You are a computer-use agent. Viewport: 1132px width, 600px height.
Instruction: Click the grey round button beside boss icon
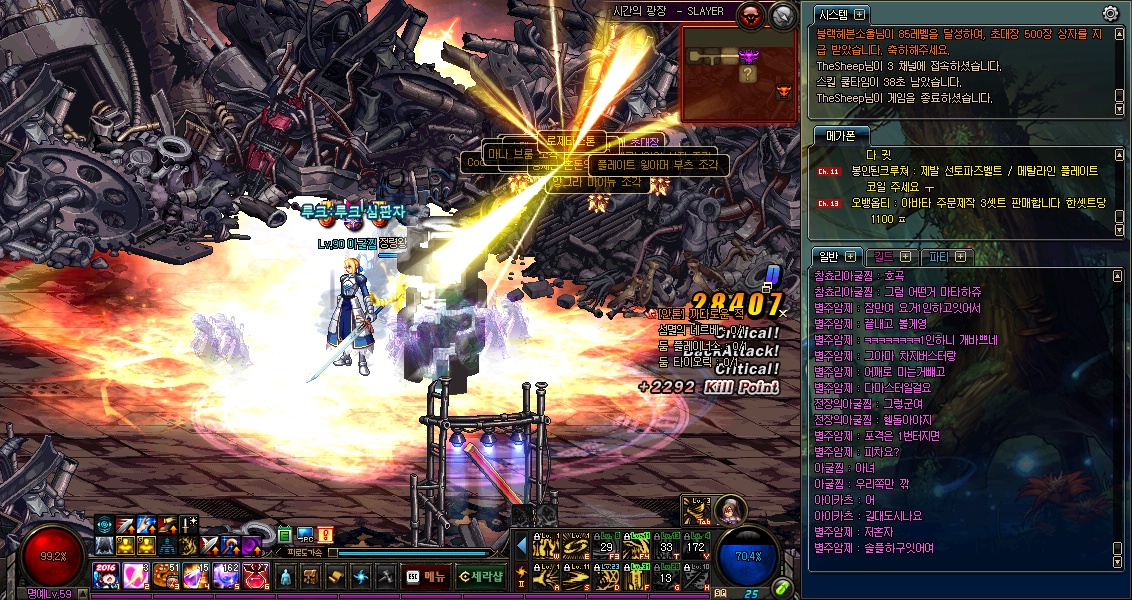tap(783, 15)
